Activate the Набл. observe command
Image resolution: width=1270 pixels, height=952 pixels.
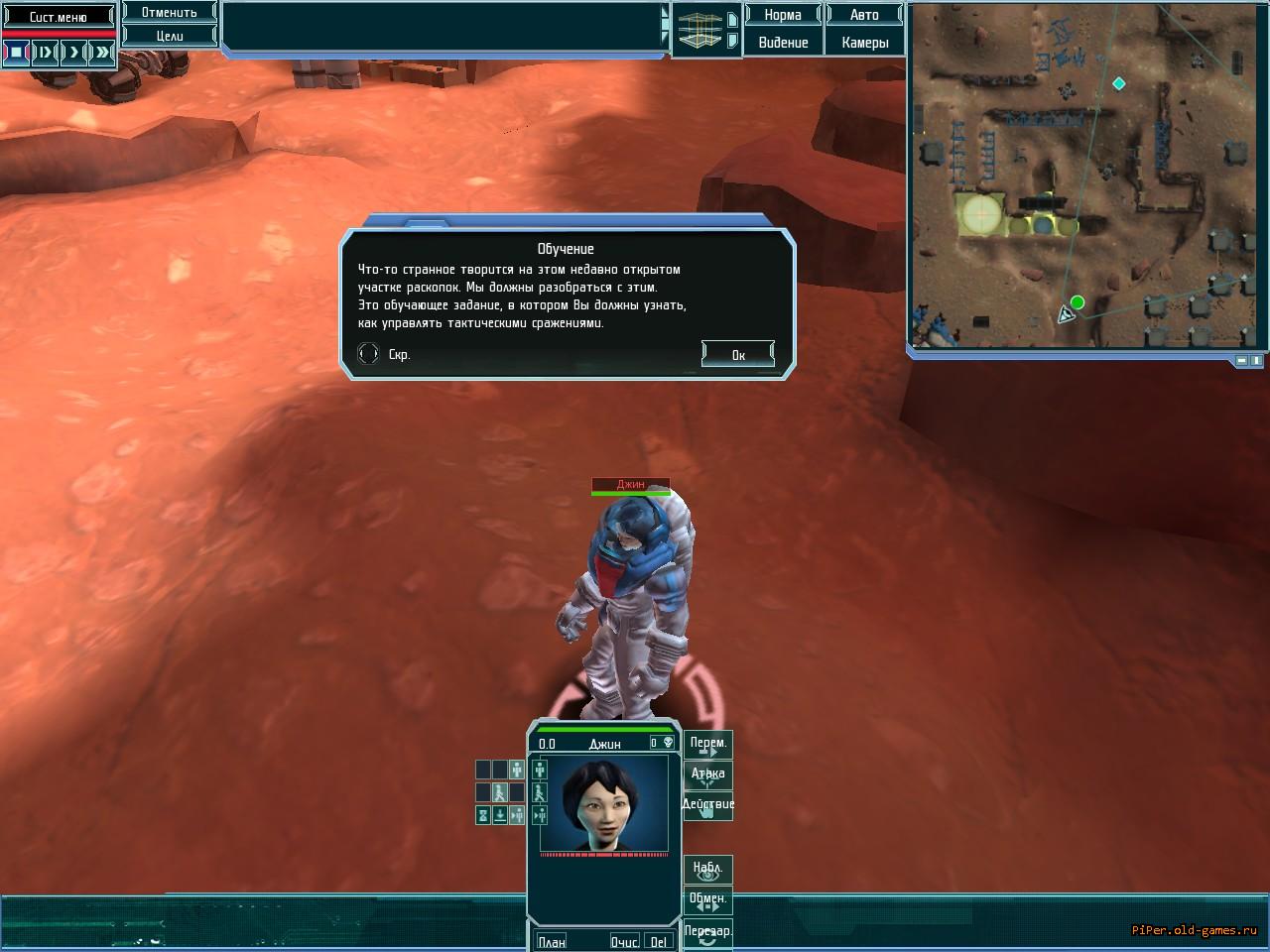[x=708, y=870]
